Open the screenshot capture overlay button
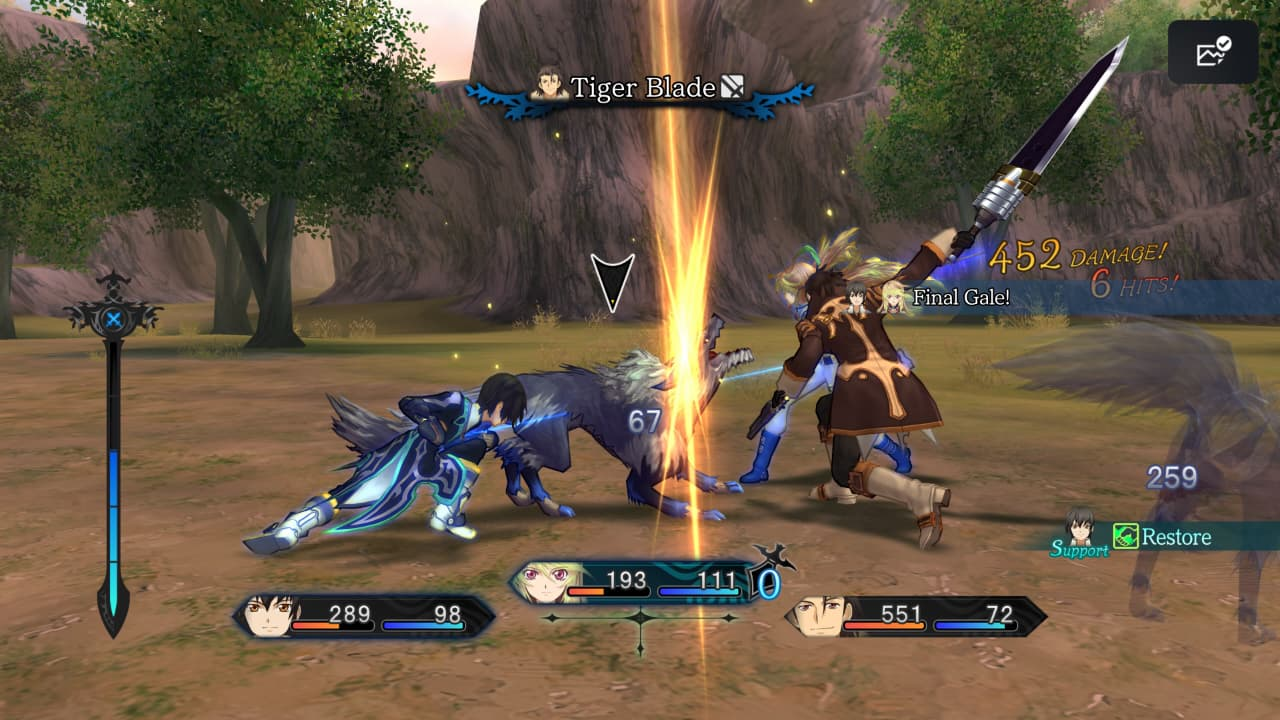 pyautogui.click(x=1213, y=52)
